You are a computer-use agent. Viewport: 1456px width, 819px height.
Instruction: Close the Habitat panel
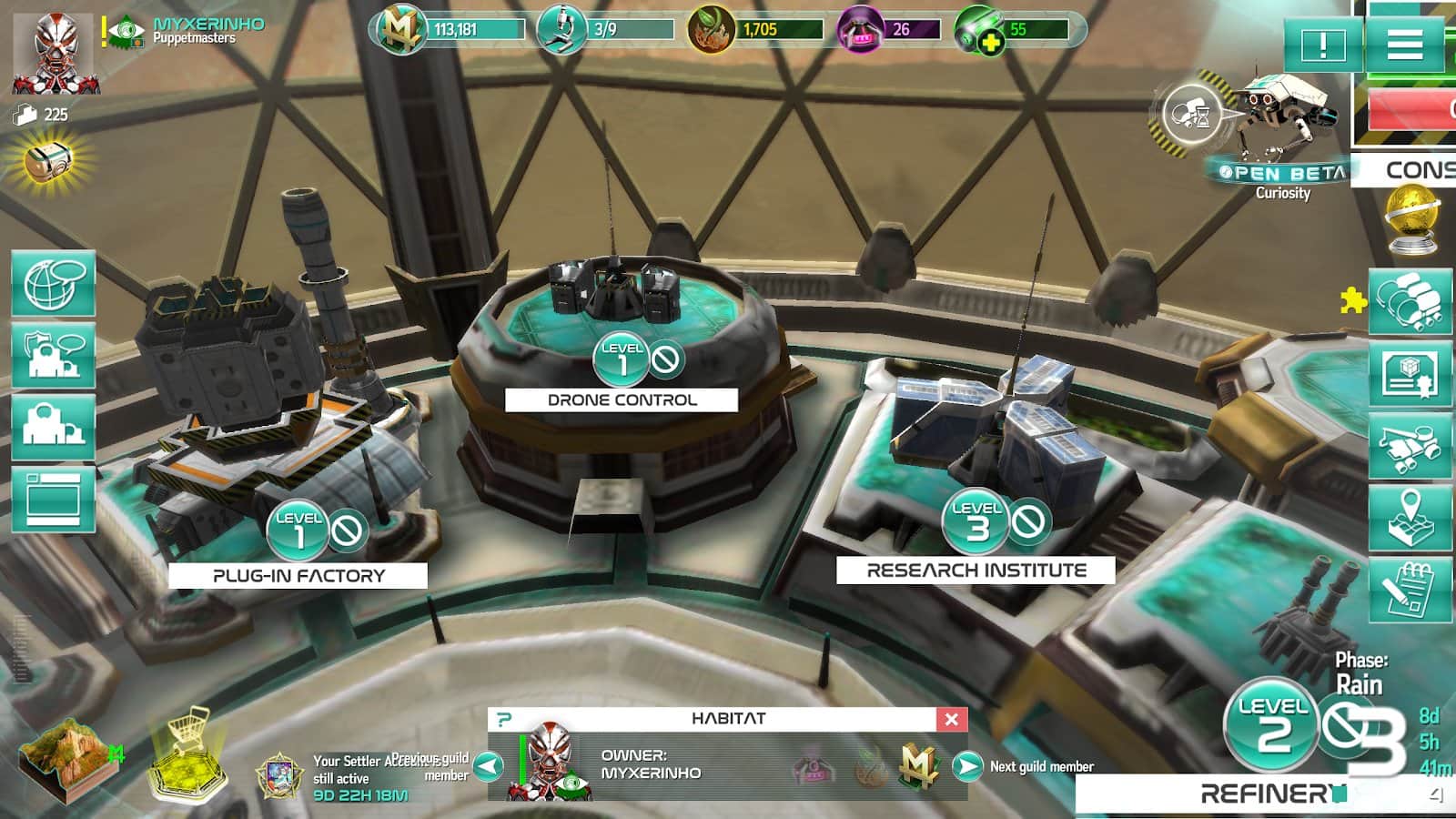pyautogui.click(x=951, y=719)
